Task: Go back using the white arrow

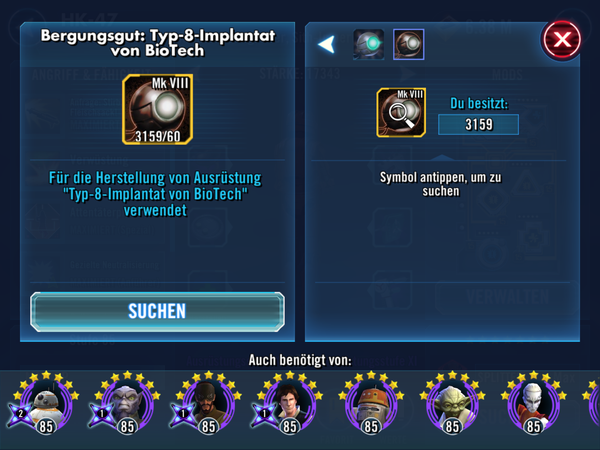Action: click(325, 44)
